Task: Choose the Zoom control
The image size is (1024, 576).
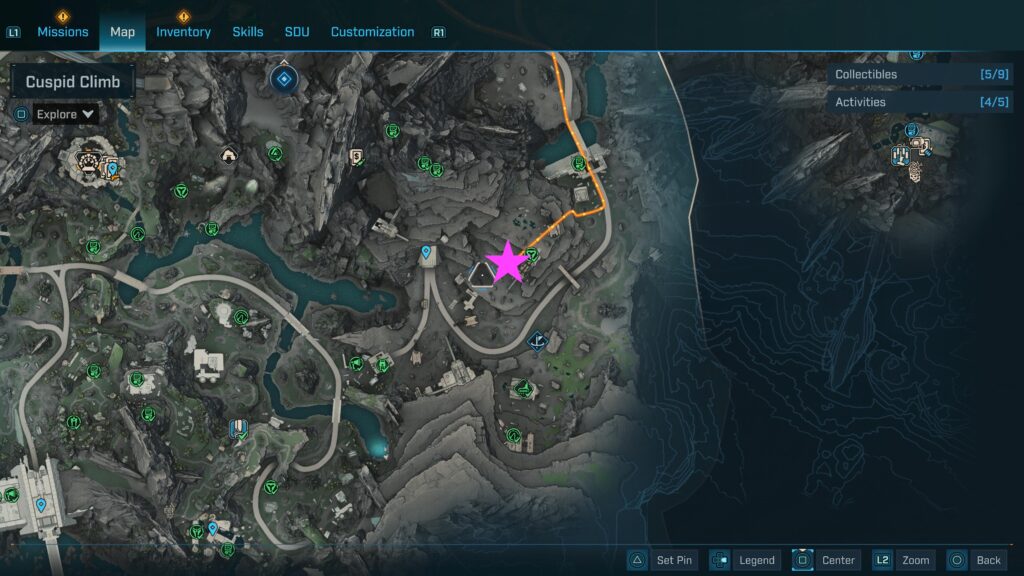Action: click(x=904, y=560)
